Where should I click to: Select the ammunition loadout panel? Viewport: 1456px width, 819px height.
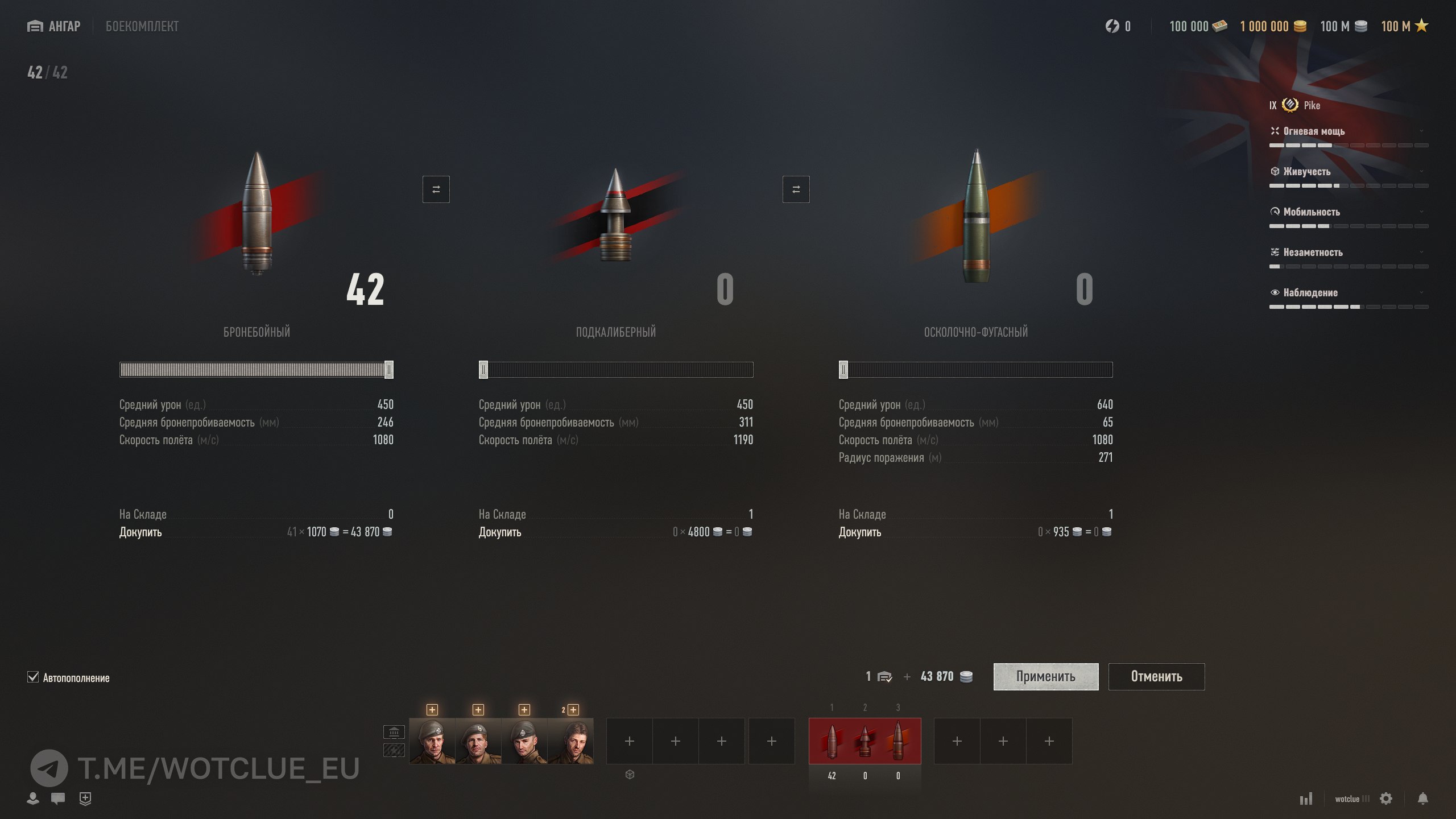click(x=864, y=741)
